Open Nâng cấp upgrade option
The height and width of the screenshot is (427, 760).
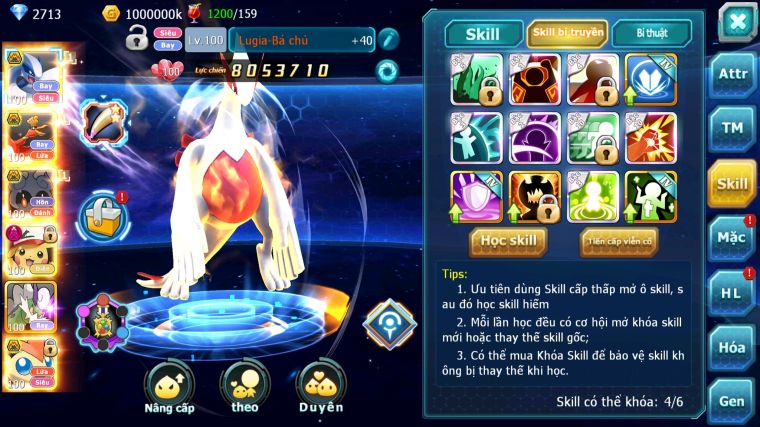point(169,388)
